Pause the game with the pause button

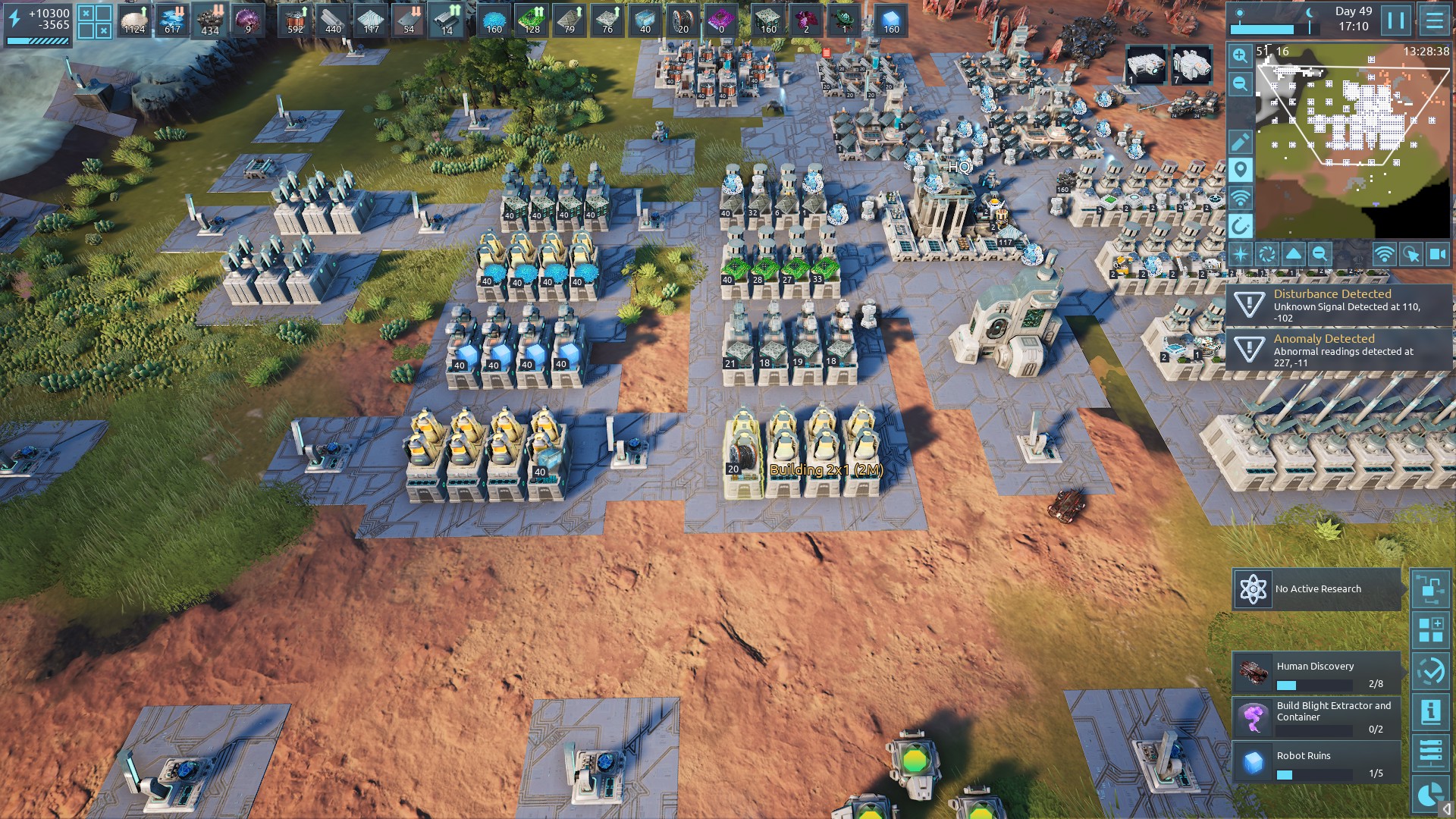click(1396, 20)
